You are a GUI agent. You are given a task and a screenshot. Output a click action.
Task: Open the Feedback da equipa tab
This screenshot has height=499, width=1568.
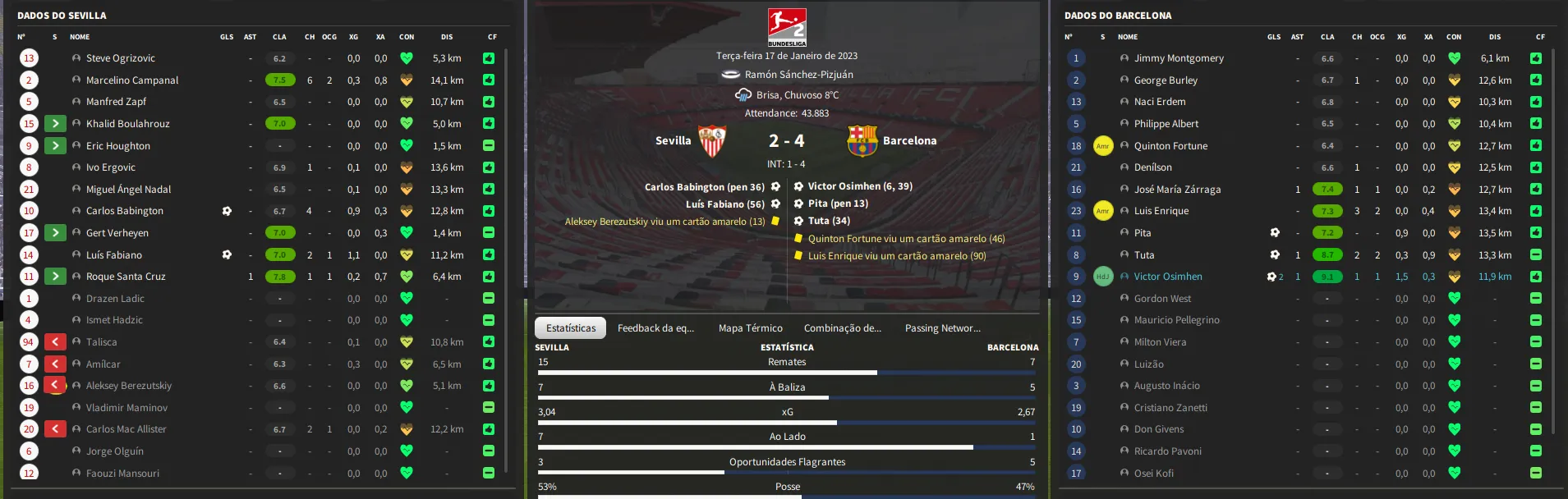tap(655, 328)
